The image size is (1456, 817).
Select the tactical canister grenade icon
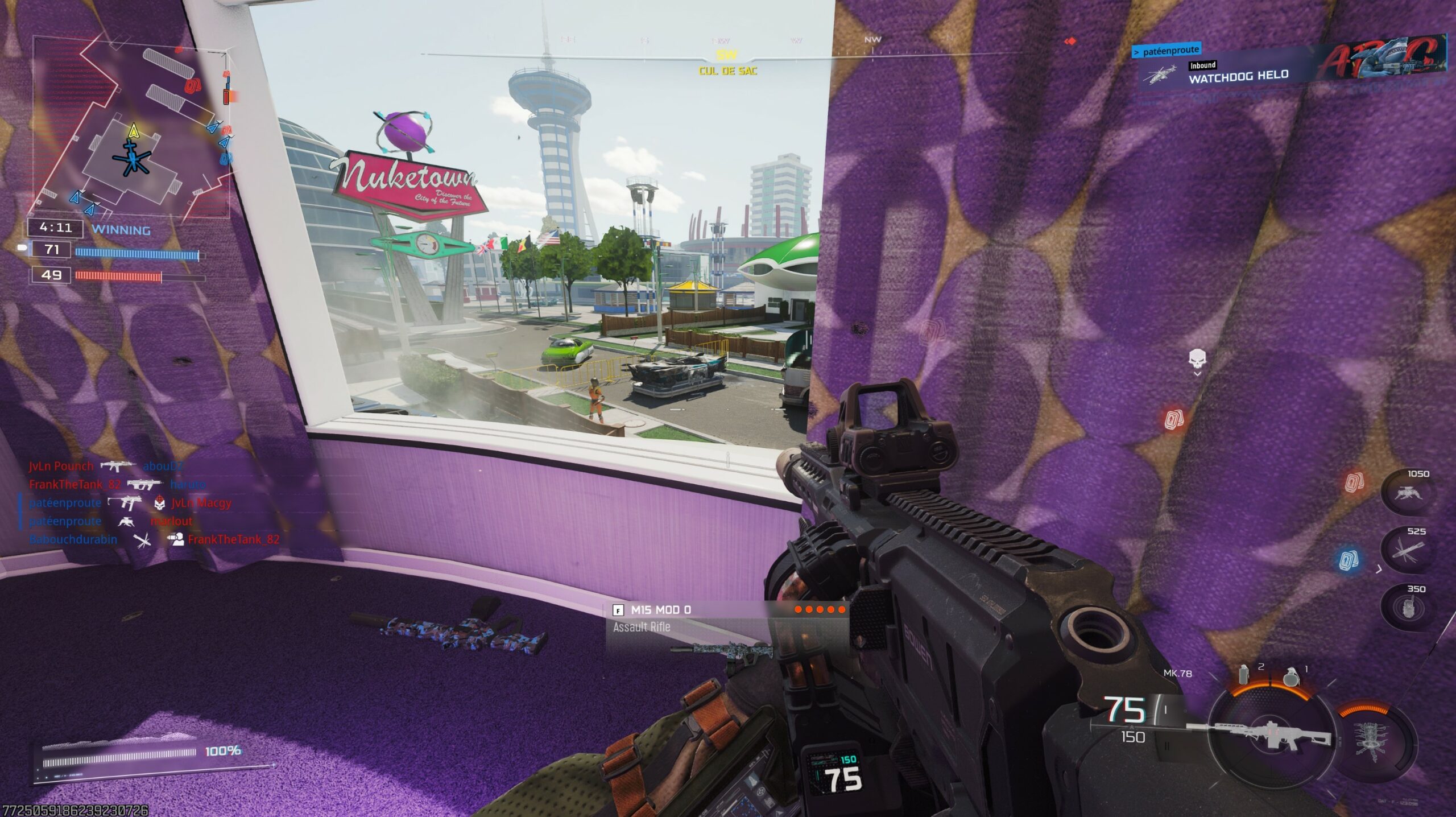click(1244, 675)
